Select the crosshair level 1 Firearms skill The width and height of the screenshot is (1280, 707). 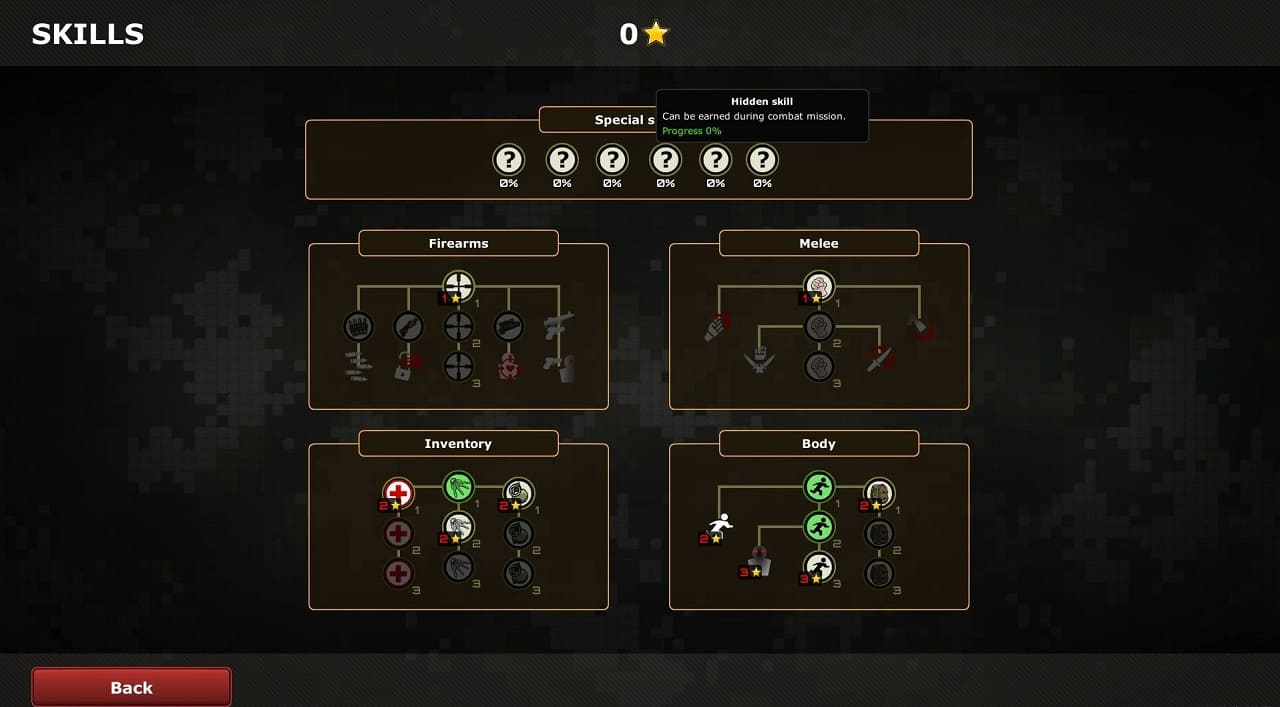[x=458, y=287]
